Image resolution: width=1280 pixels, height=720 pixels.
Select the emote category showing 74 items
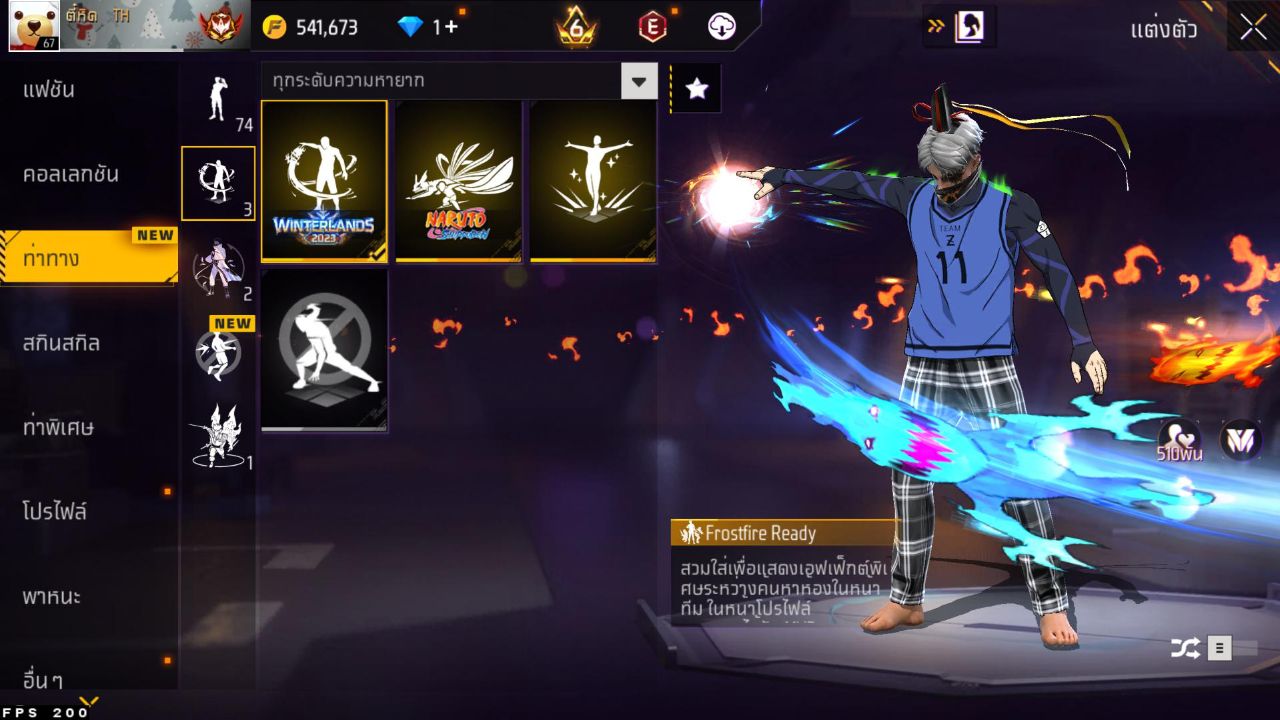[x=218, y=100]
